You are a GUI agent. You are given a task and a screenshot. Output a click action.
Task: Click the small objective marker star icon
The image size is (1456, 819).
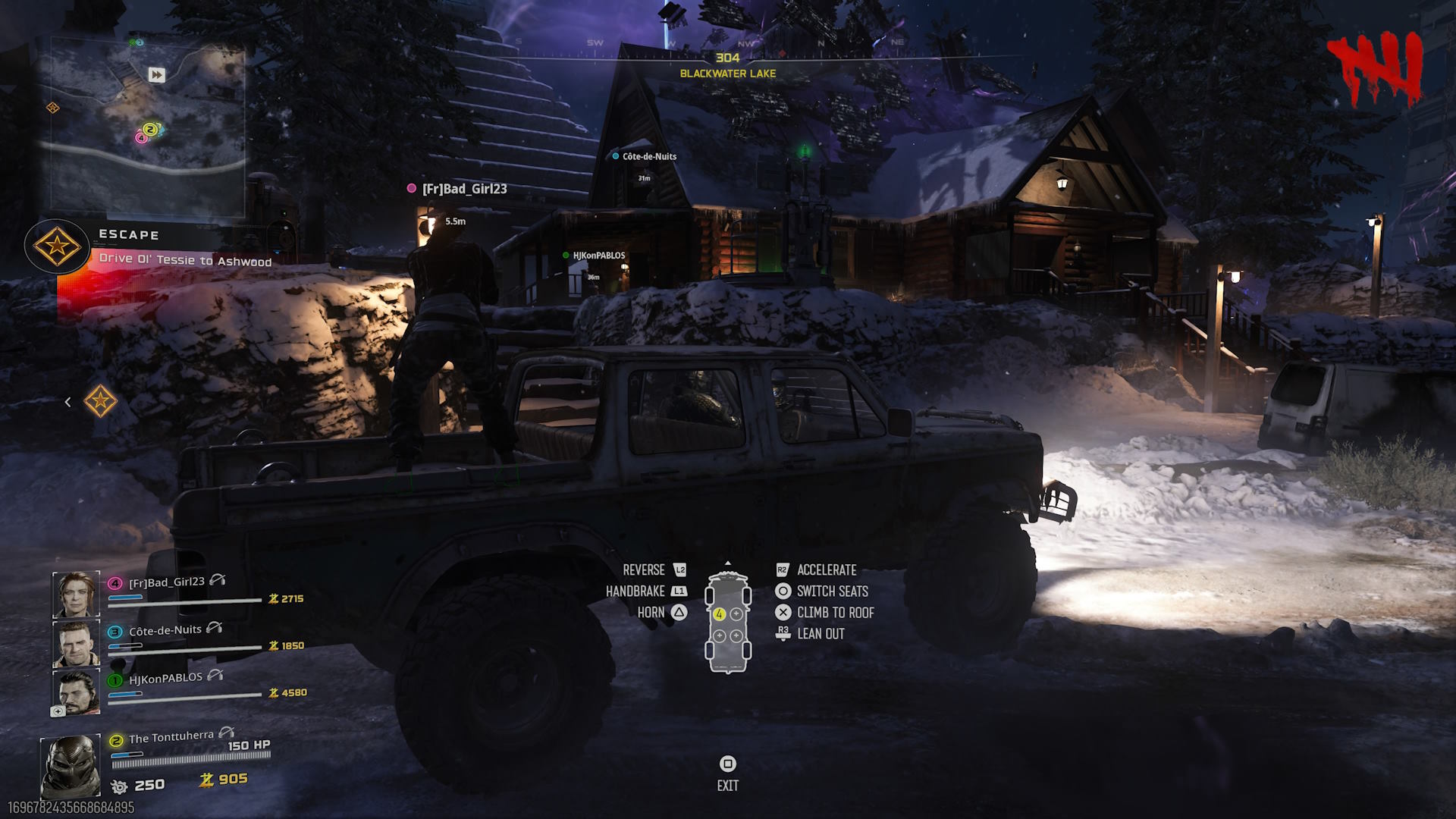100,401
